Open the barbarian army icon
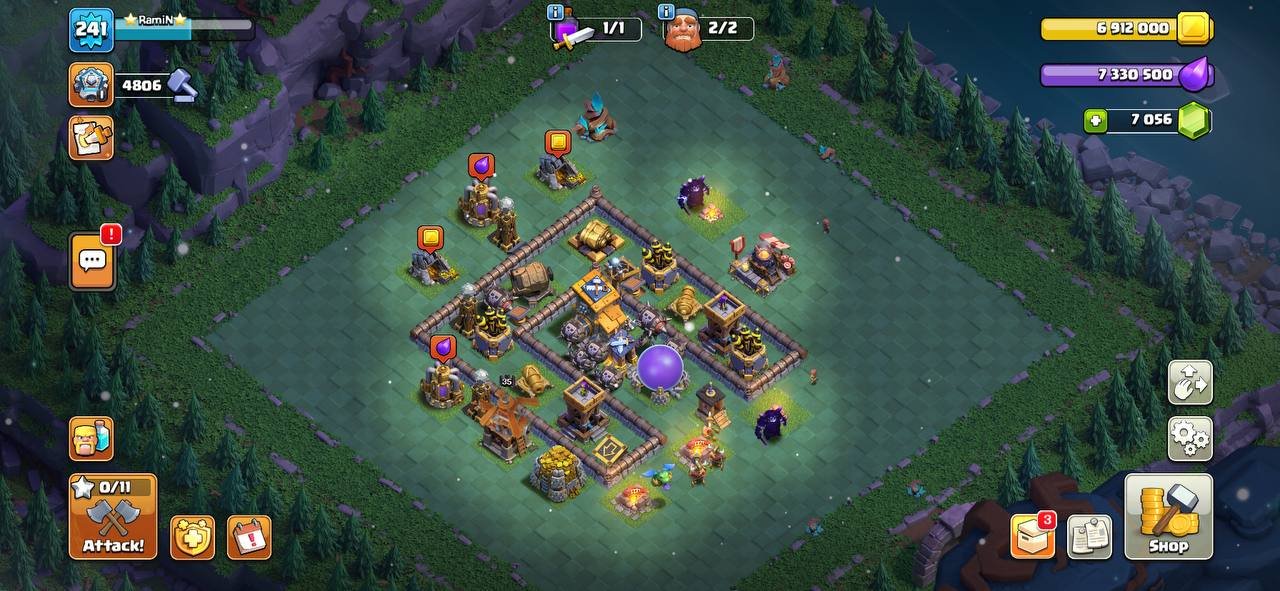The width and height of the screenshot is (1280, 591). coord(91,438)
